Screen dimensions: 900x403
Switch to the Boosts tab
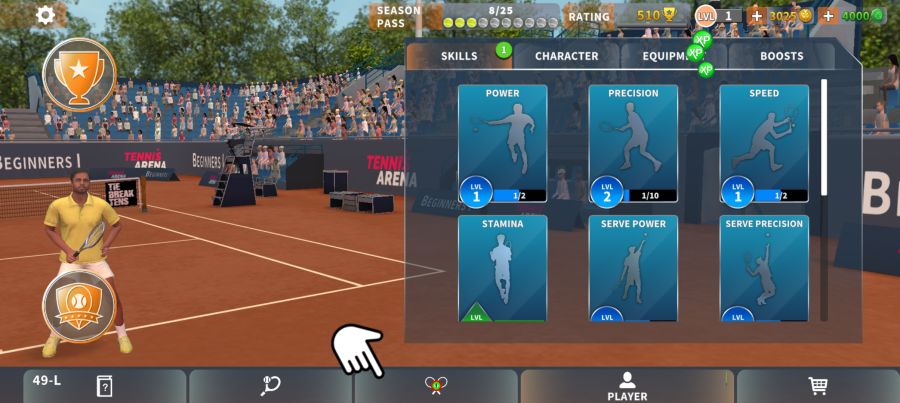pos(781,56)
